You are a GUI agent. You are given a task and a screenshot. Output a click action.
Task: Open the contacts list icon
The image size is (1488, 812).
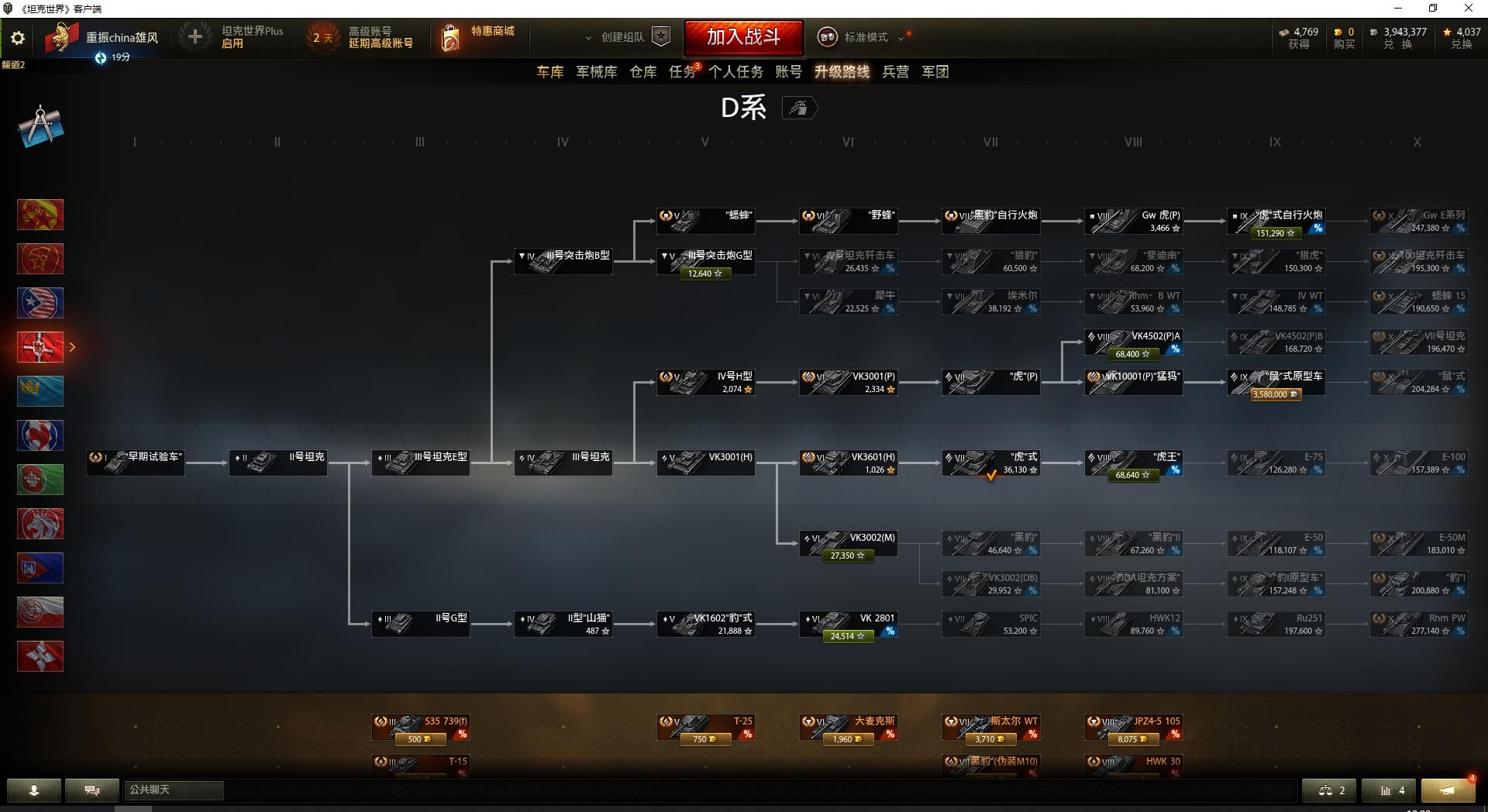point(33,790)
